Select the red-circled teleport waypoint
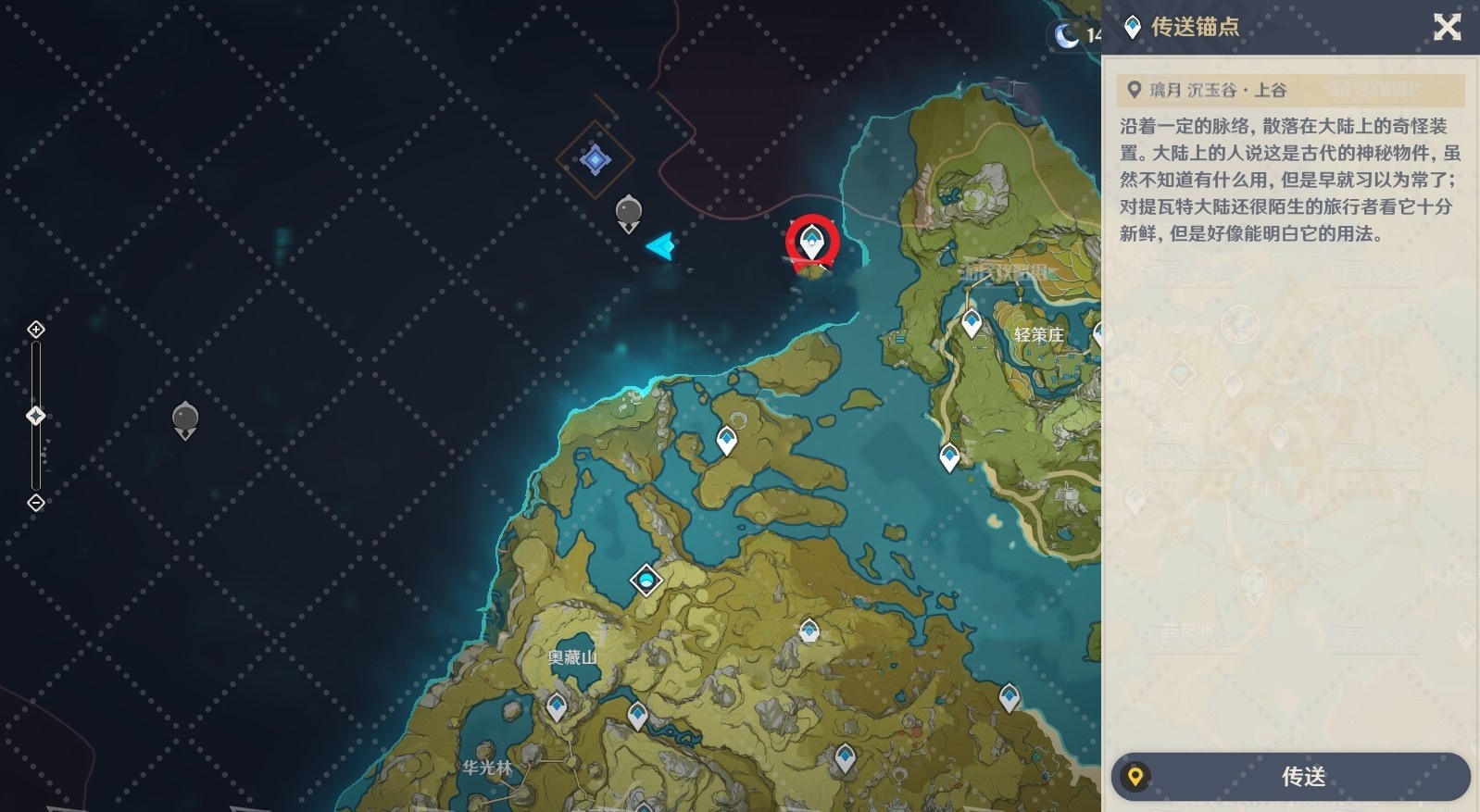 click(x=812, y=243)
